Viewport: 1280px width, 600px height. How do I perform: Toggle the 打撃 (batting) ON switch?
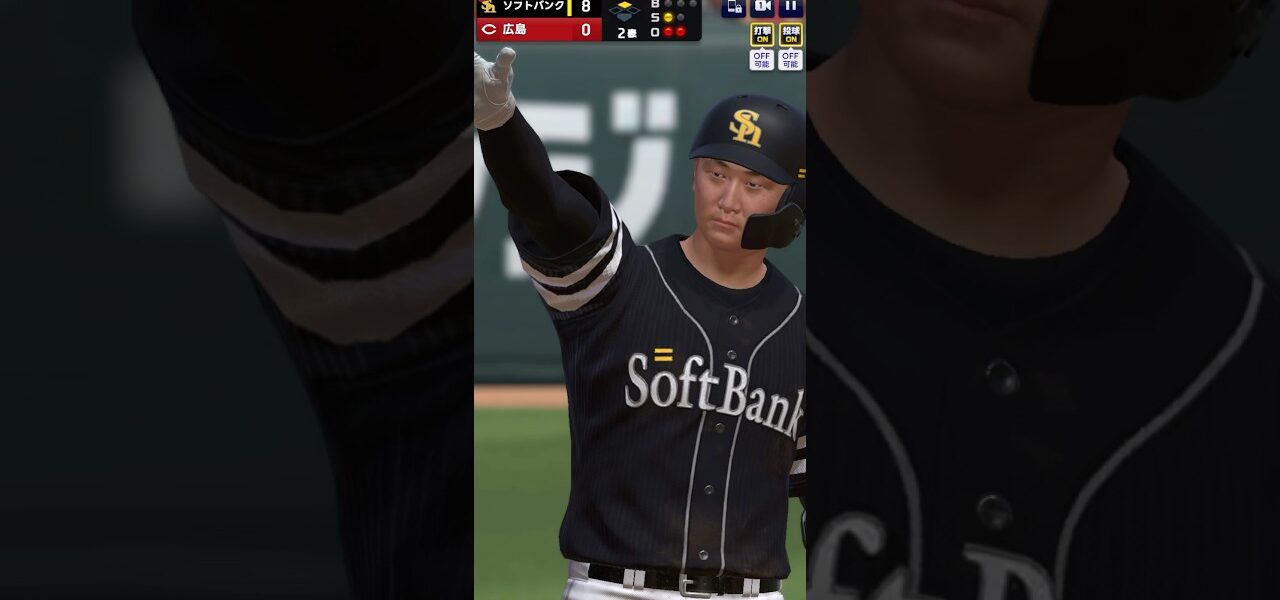[x=762, y=35]
